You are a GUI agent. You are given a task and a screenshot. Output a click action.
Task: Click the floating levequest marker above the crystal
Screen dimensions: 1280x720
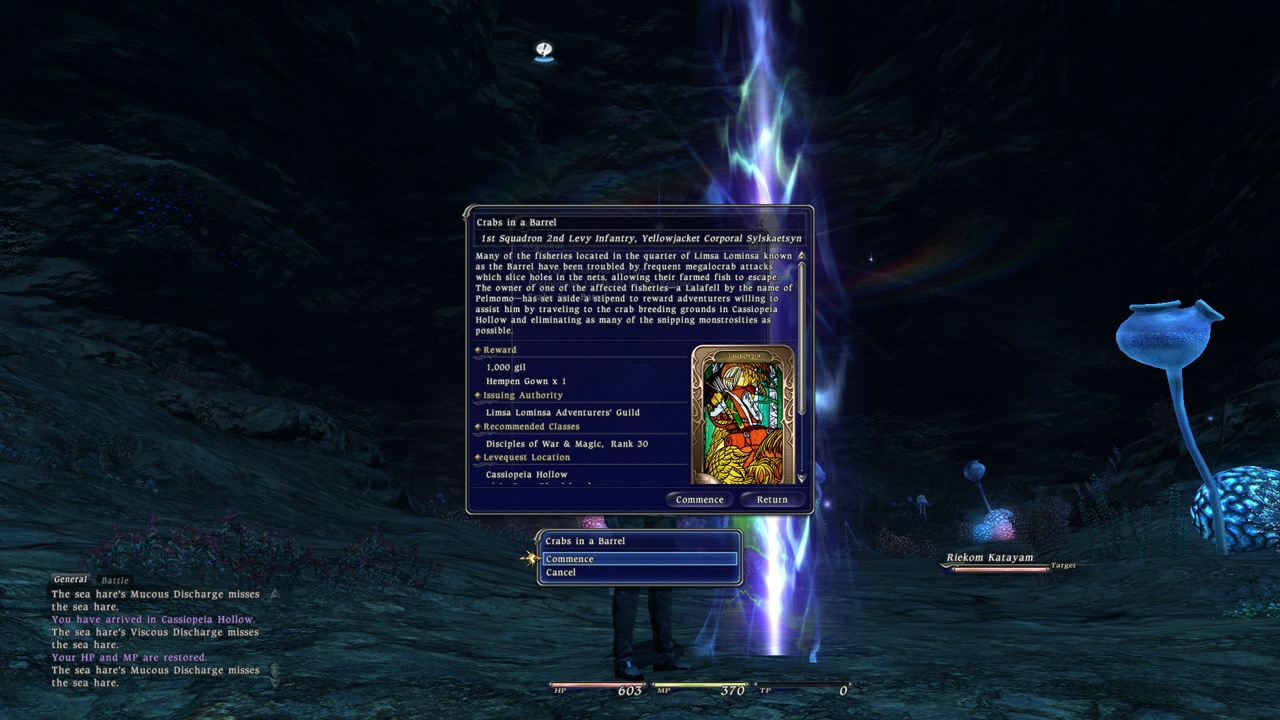coord(543,52)
